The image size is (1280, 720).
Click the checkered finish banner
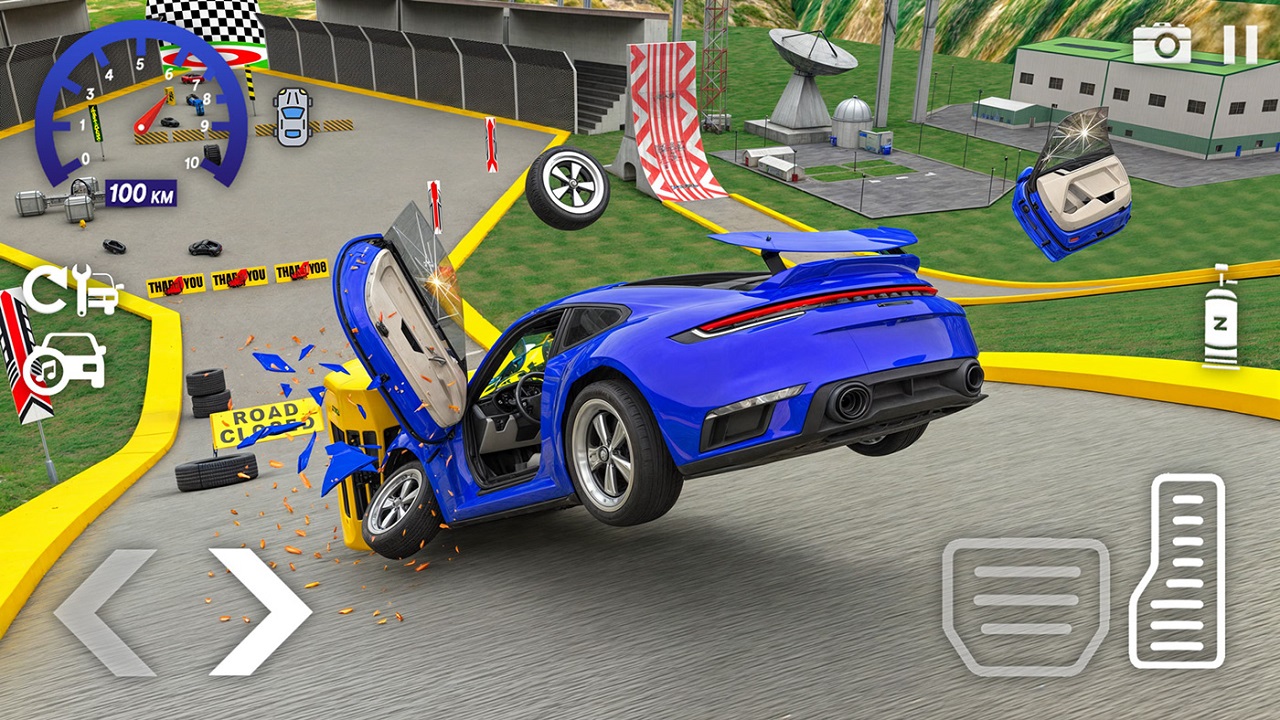[x=212, y=20]
